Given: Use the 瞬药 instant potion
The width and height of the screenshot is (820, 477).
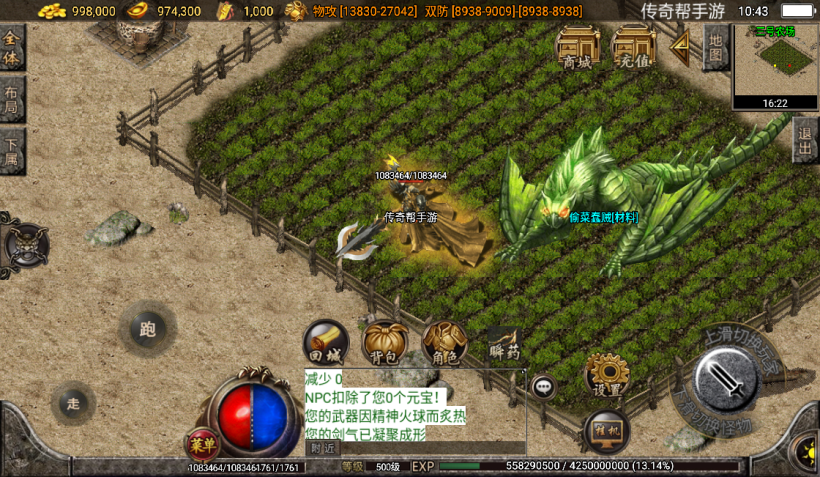Looking at the screenshot, I should (505, 345).
